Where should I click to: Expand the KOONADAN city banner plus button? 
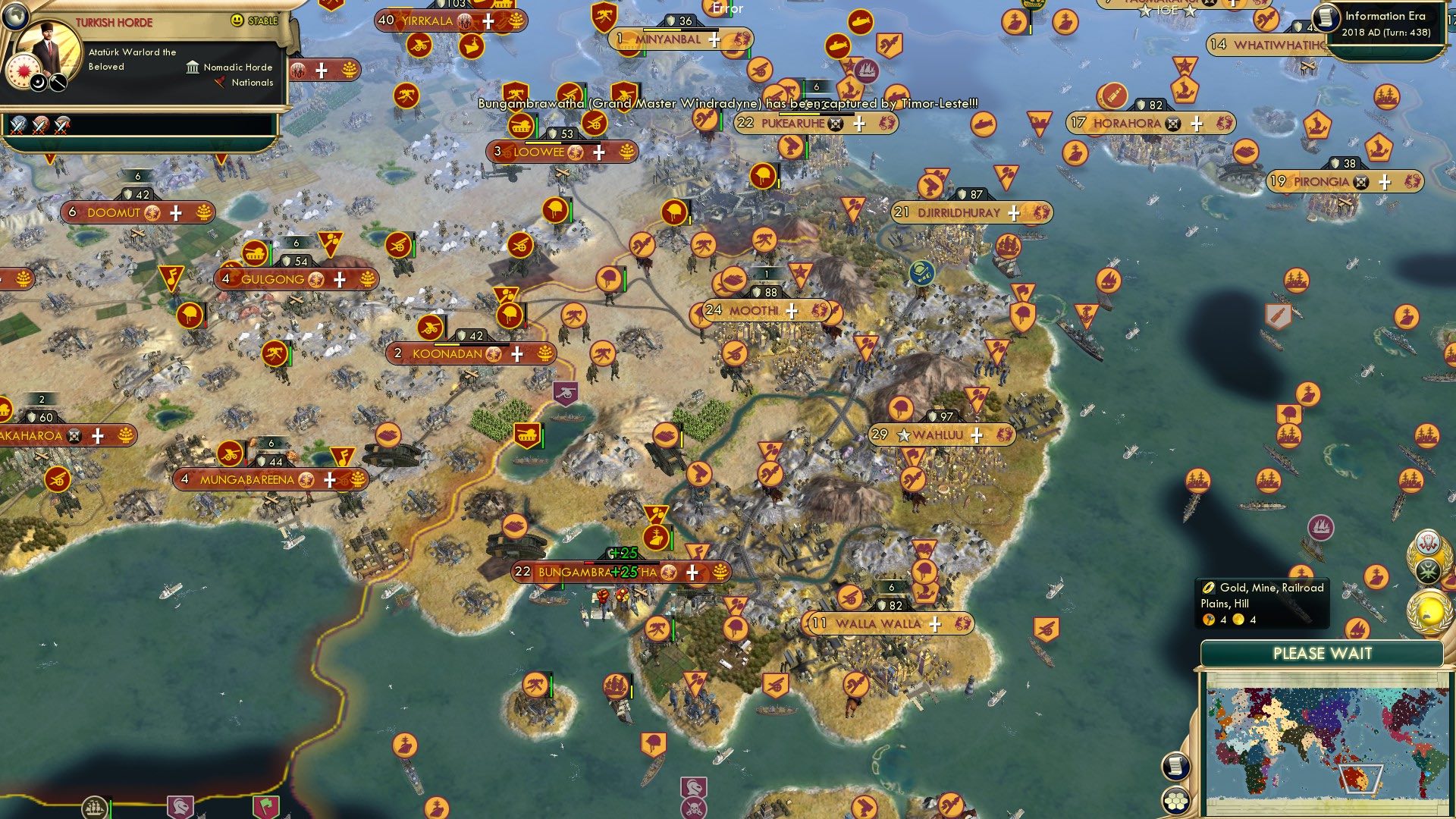[516, 353]
